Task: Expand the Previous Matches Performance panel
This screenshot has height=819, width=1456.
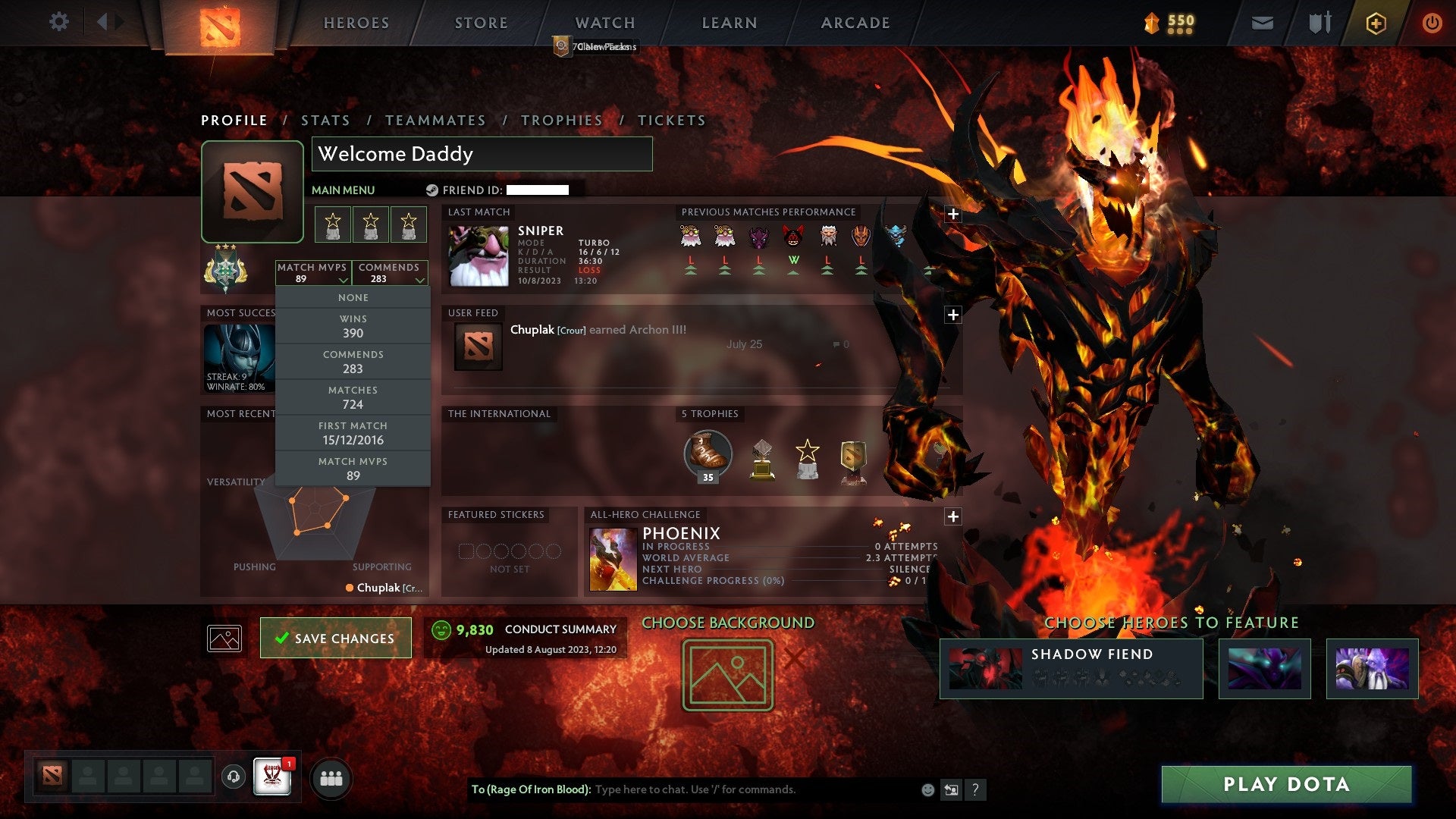Action: click(x=953, y=215)
